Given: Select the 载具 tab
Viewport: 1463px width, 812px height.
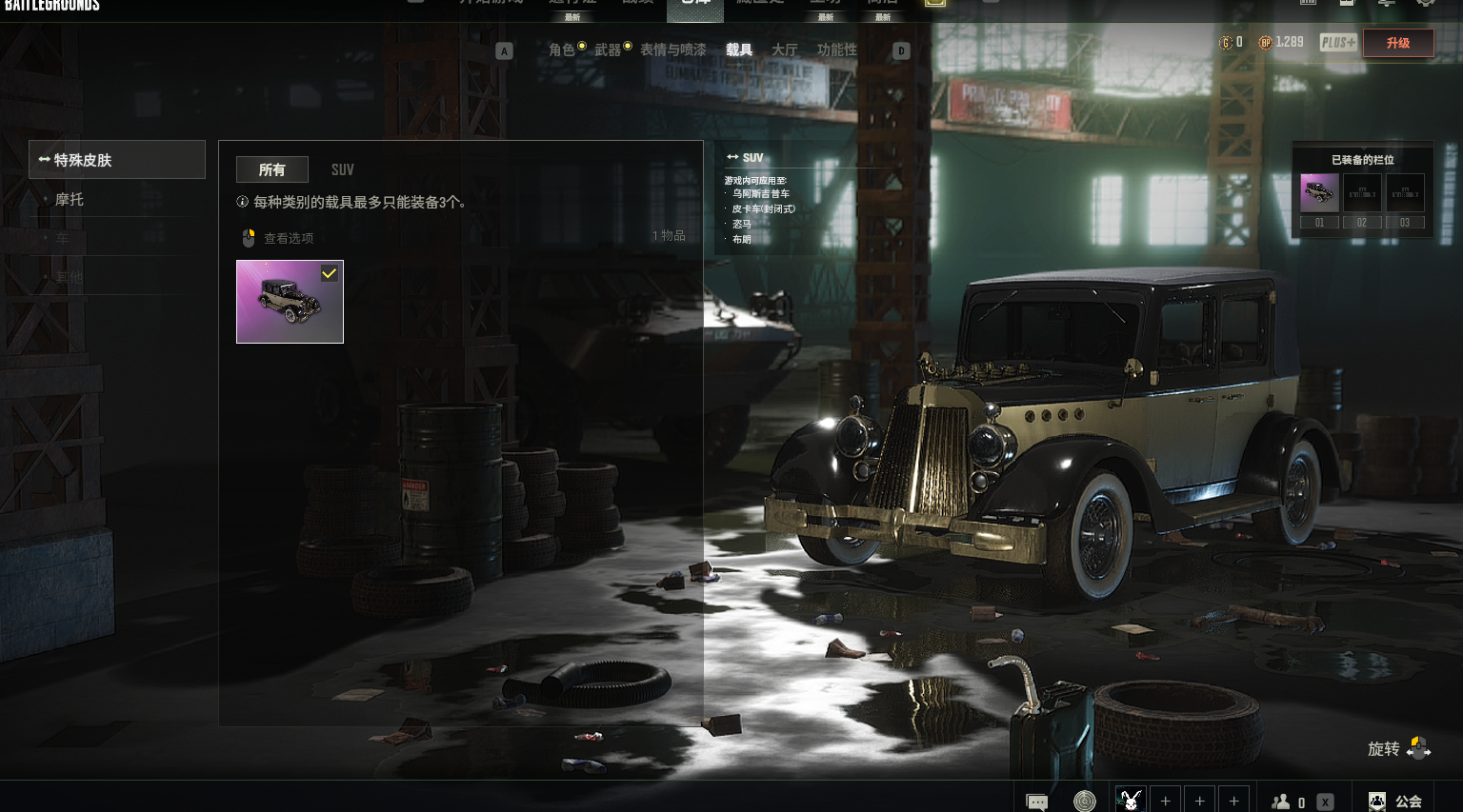Looking at the screenshot, I should (x=739, y=50).
